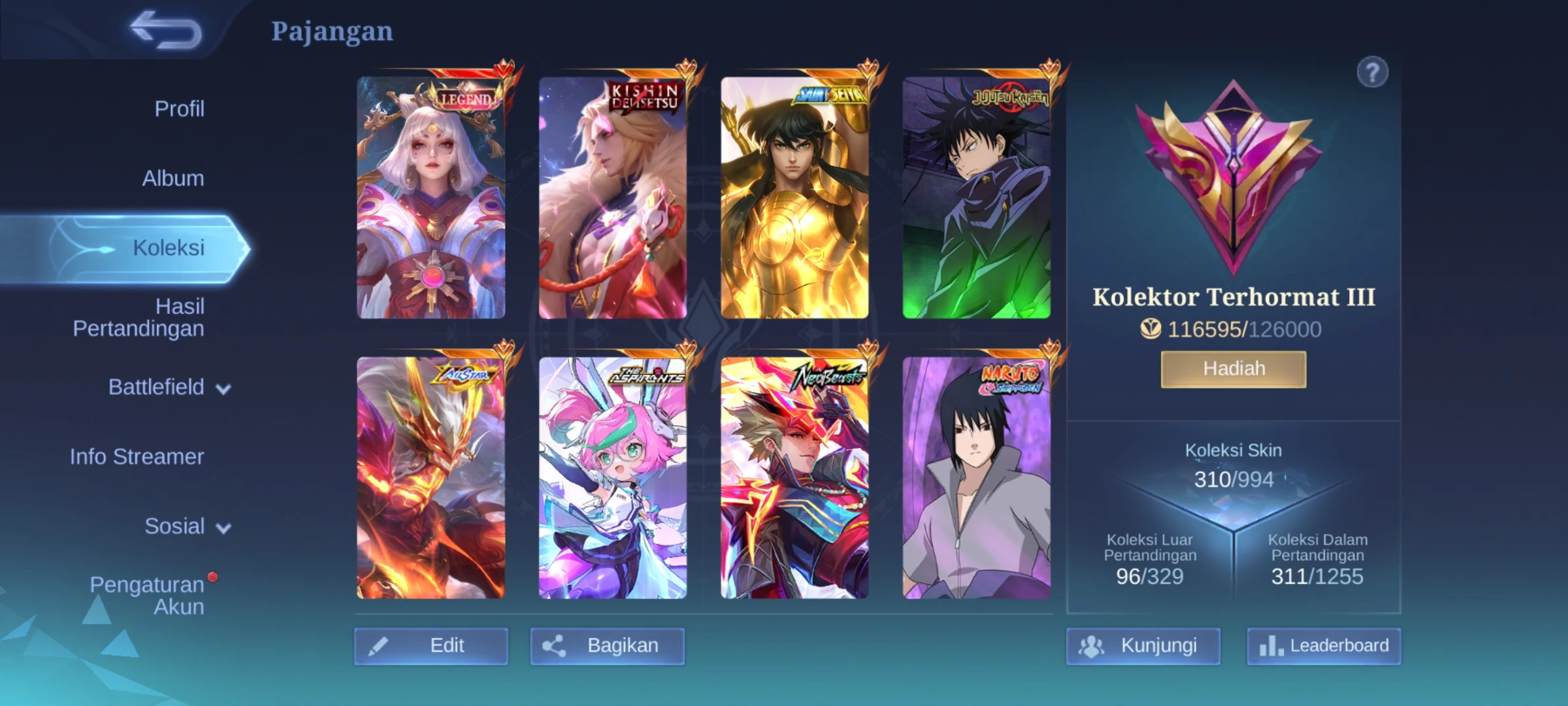Open Hasil Pertandingan tab
The image size is (1568, 706).
coord(139,317)
